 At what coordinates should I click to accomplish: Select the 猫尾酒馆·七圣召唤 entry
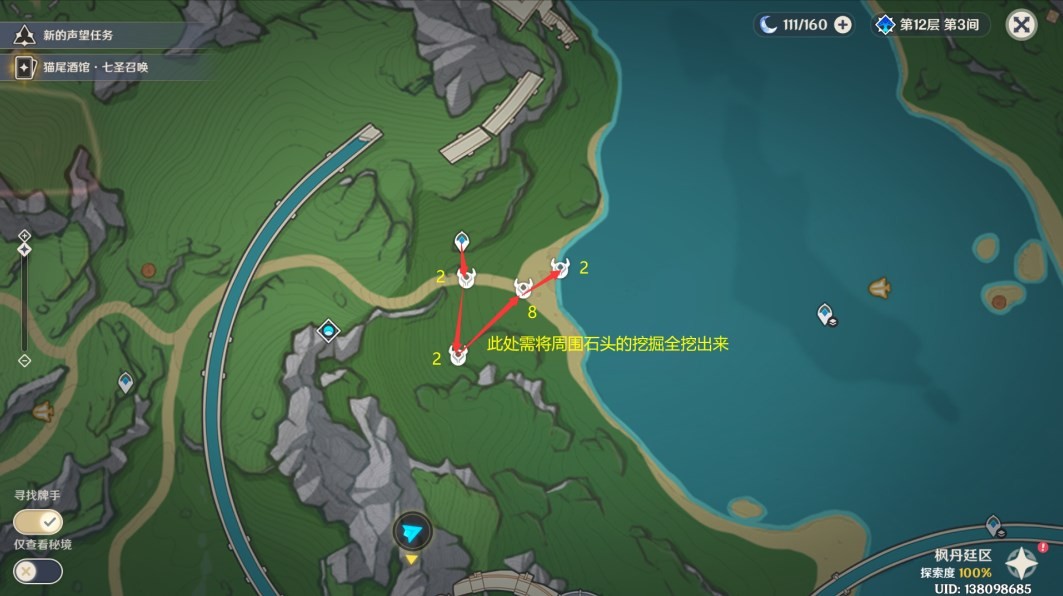tap(86, 68)
